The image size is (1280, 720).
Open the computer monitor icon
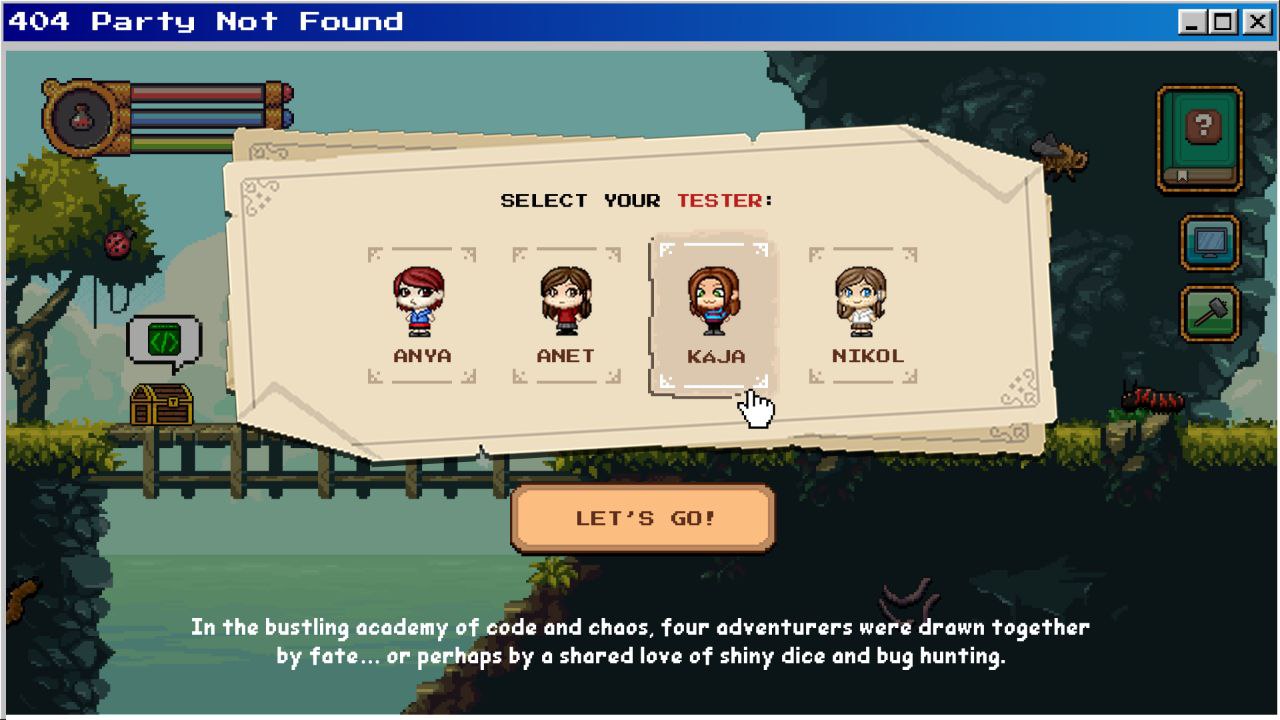[x=1210, y=242]
